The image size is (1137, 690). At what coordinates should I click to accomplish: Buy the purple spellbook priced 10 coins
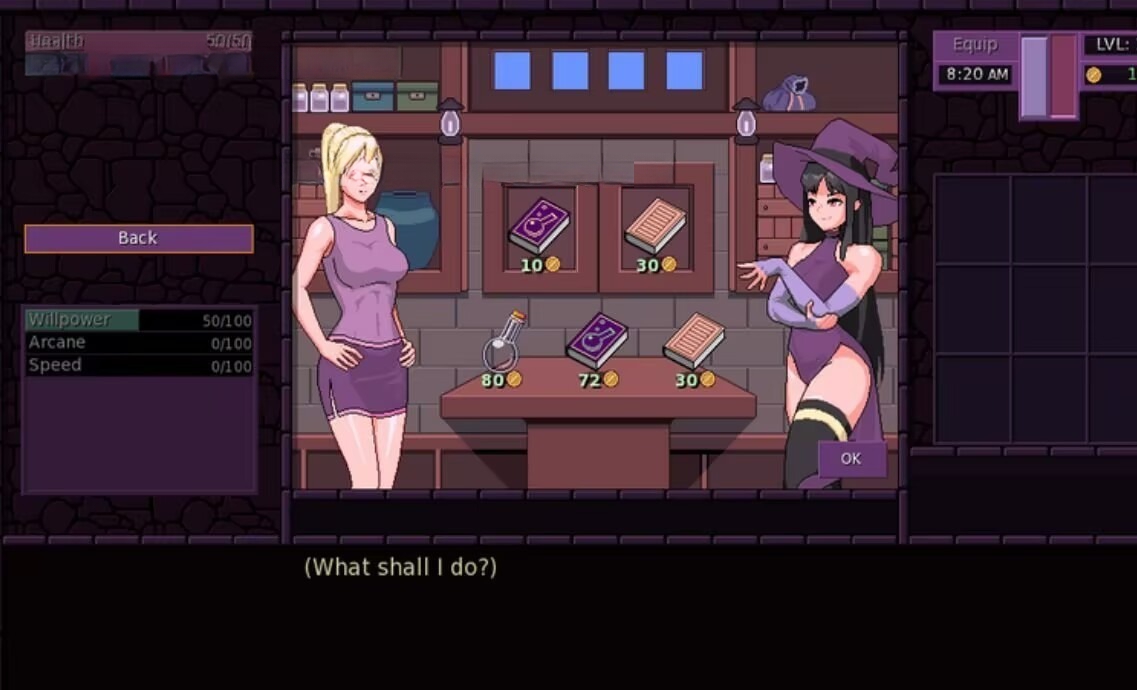tap(539, 225)
